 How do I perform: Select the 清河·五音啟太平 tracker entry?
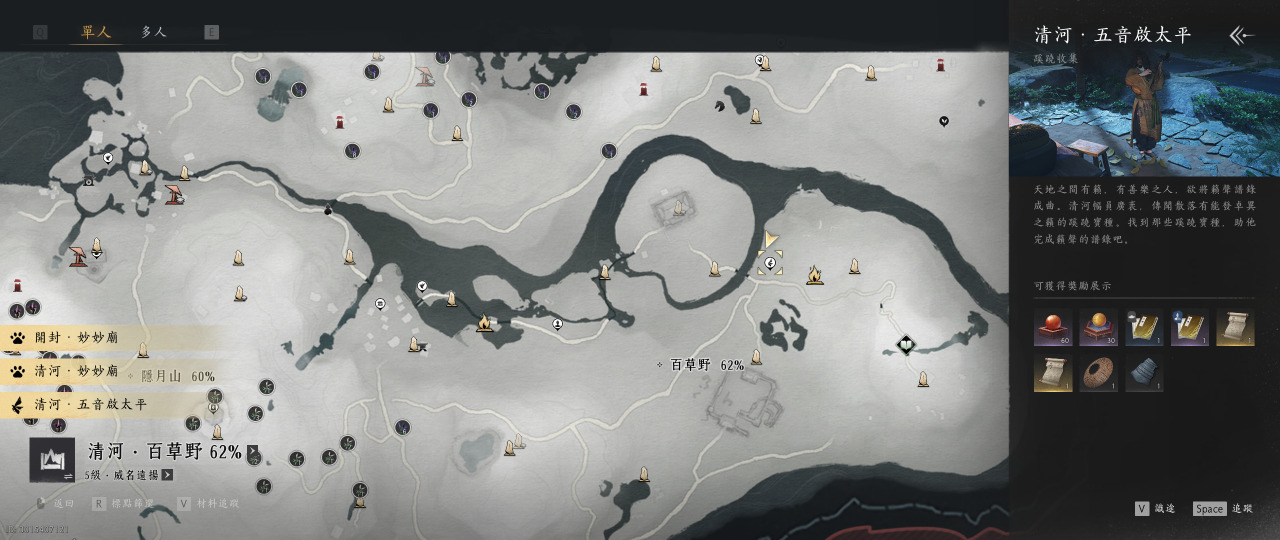[90, 405]
